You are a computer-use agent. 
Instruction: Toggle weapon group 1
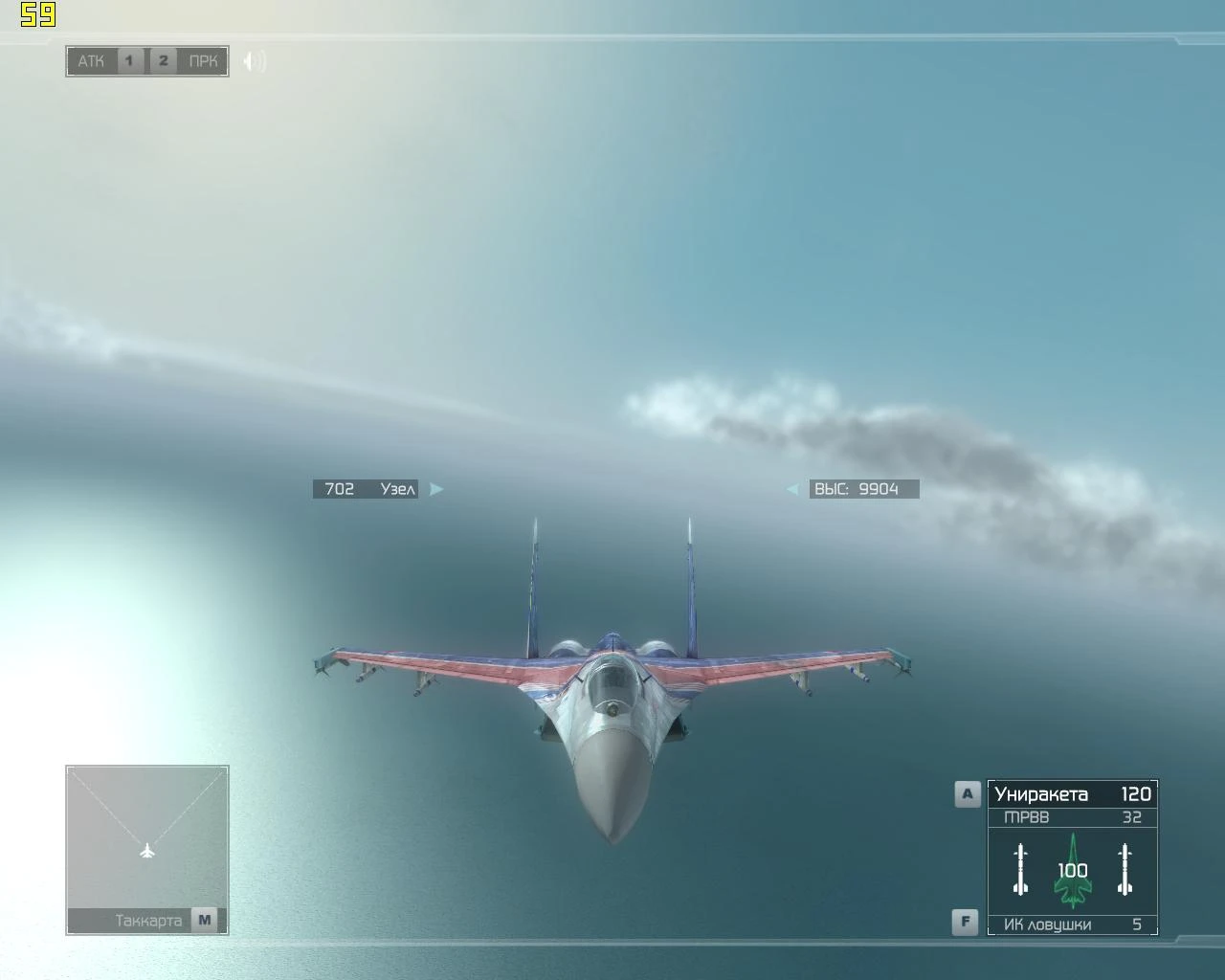[128, 59]
